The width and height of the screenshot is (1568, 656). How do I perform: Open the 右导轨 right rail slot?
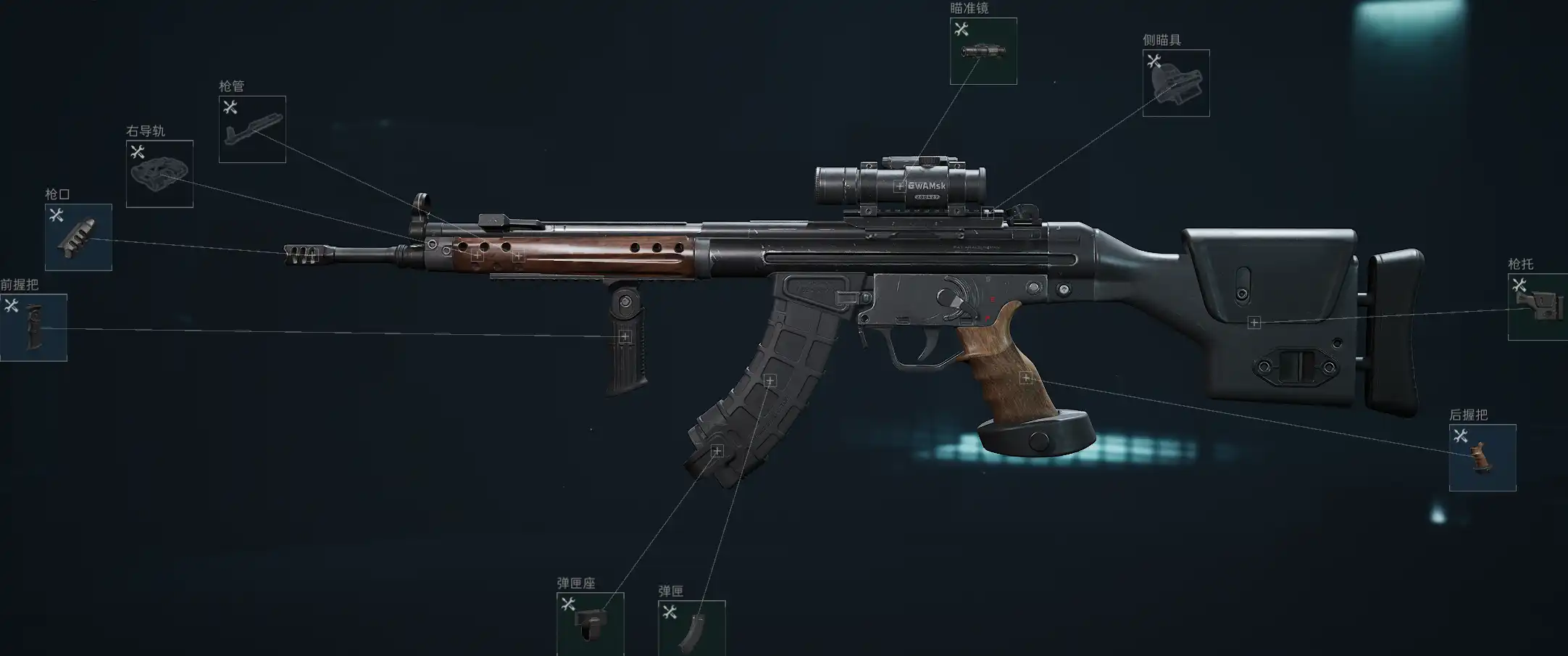tap(159, 174)
